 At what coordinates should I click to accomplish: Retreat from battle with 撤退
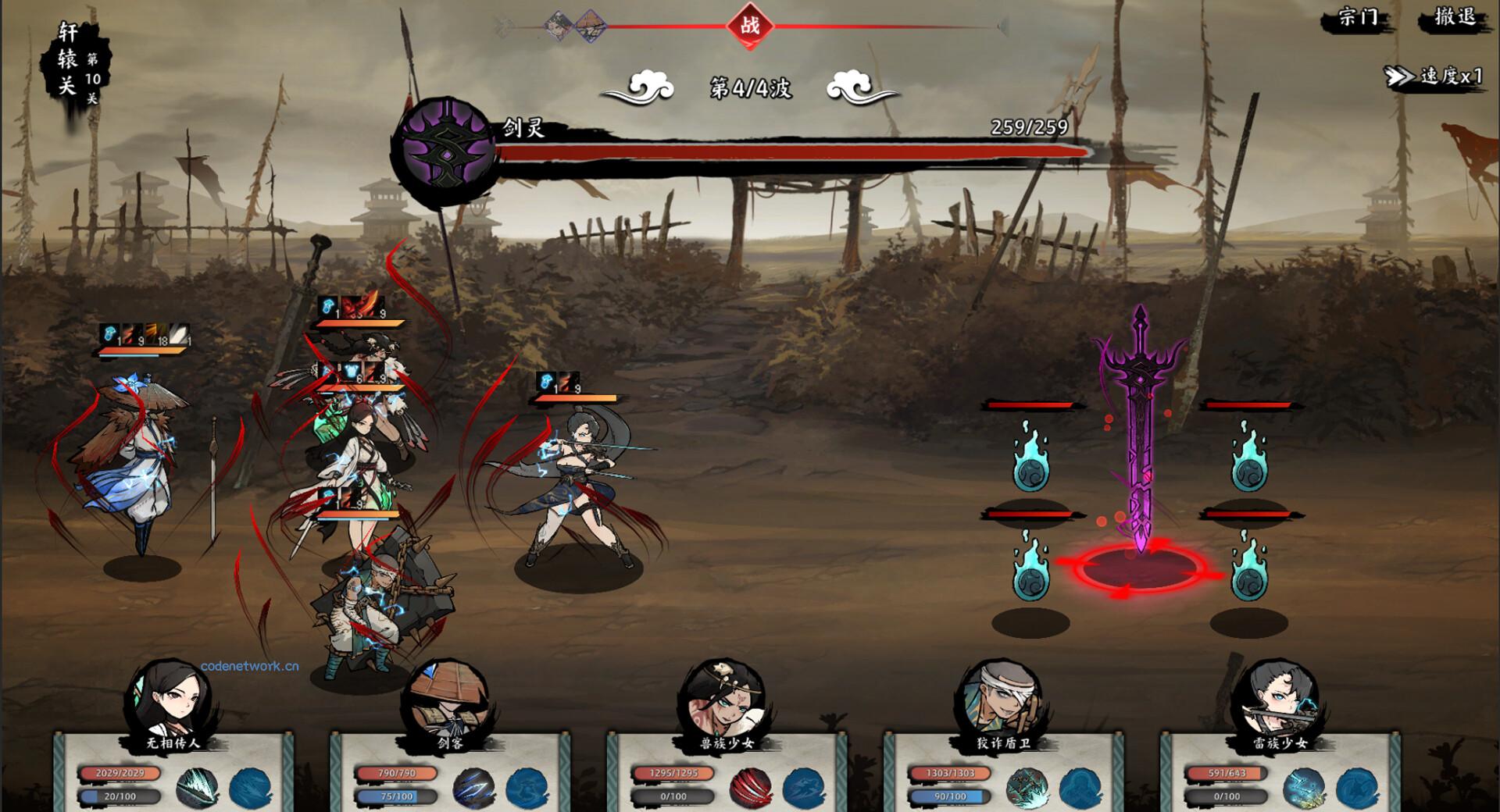[1455, 18]
